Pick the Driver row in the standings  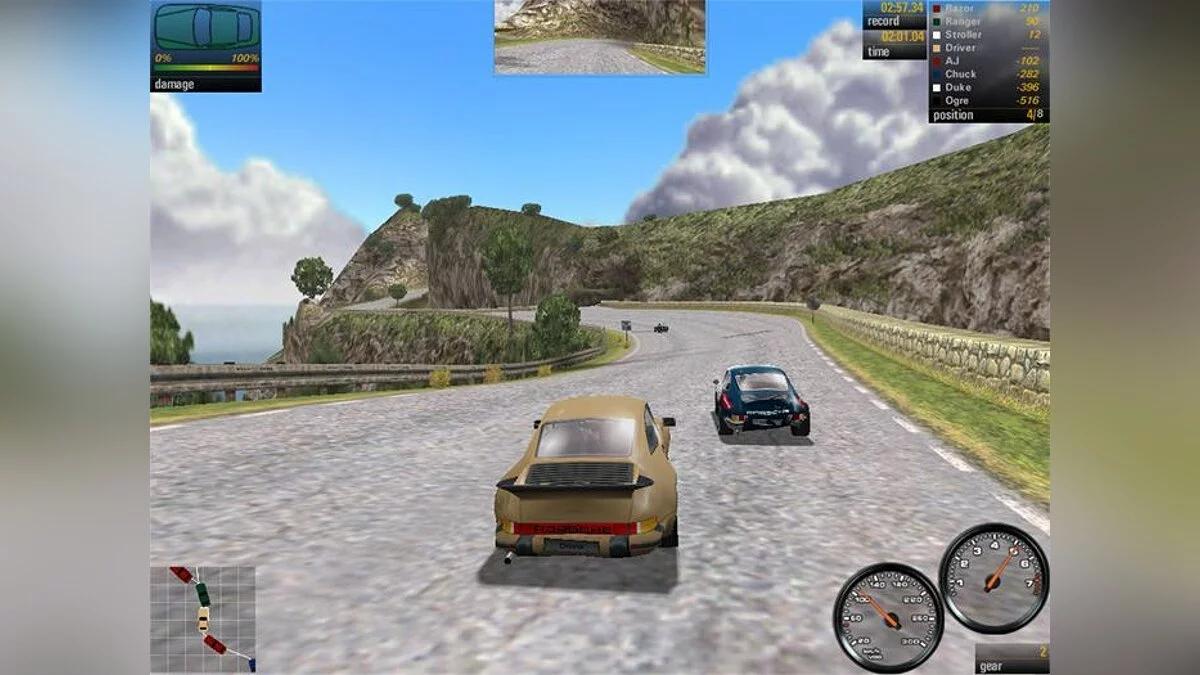point(988,47)
